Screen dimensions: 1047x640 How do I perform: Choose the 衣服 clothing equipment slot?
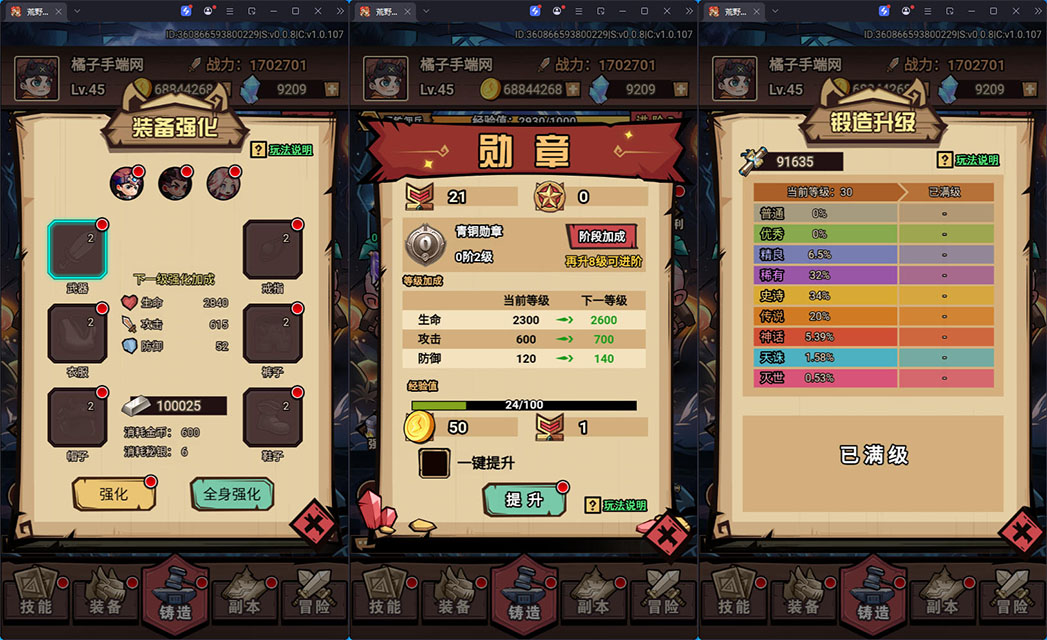coord(78,334)
